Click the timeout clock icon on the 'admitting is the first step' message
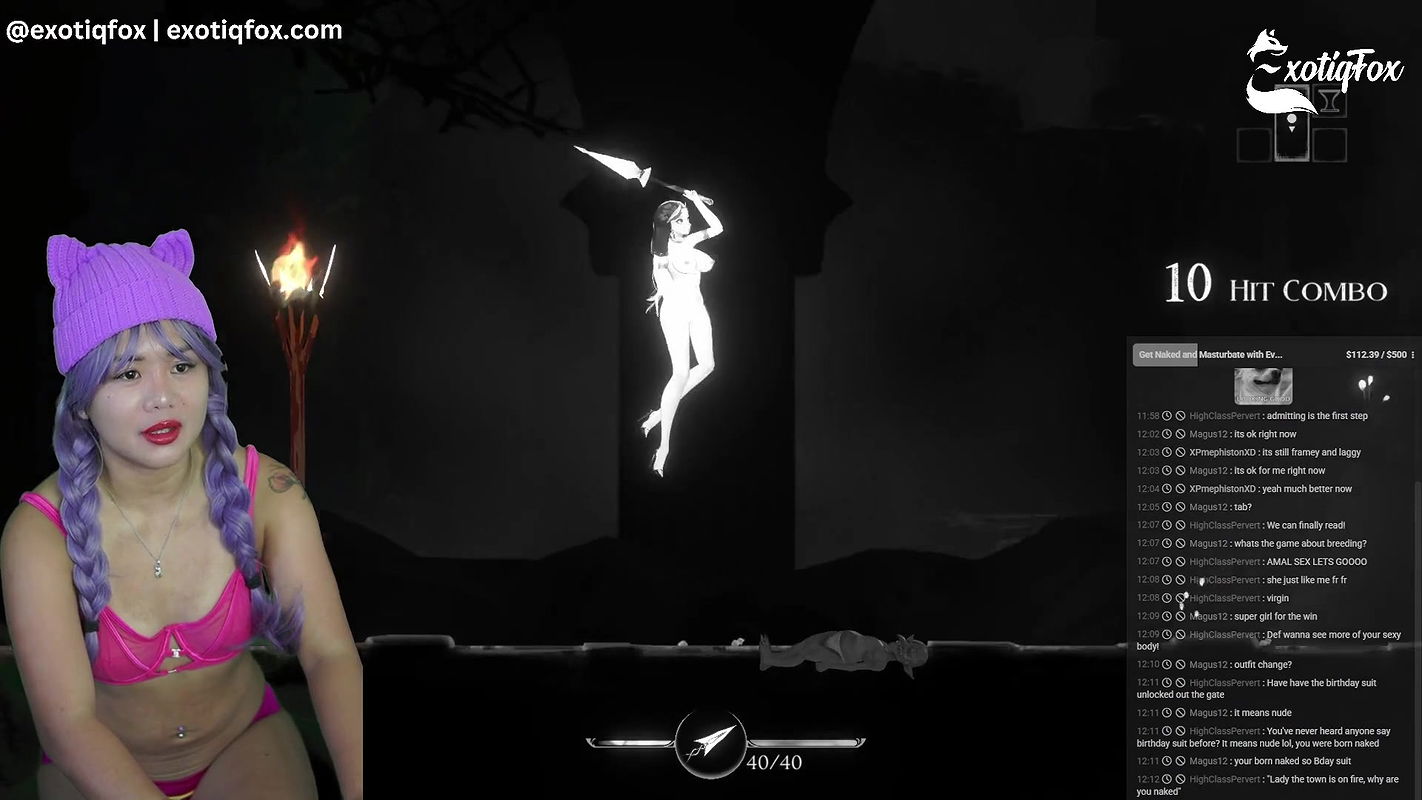This screenshot has width=1422, height=800. click(1166, 415)
